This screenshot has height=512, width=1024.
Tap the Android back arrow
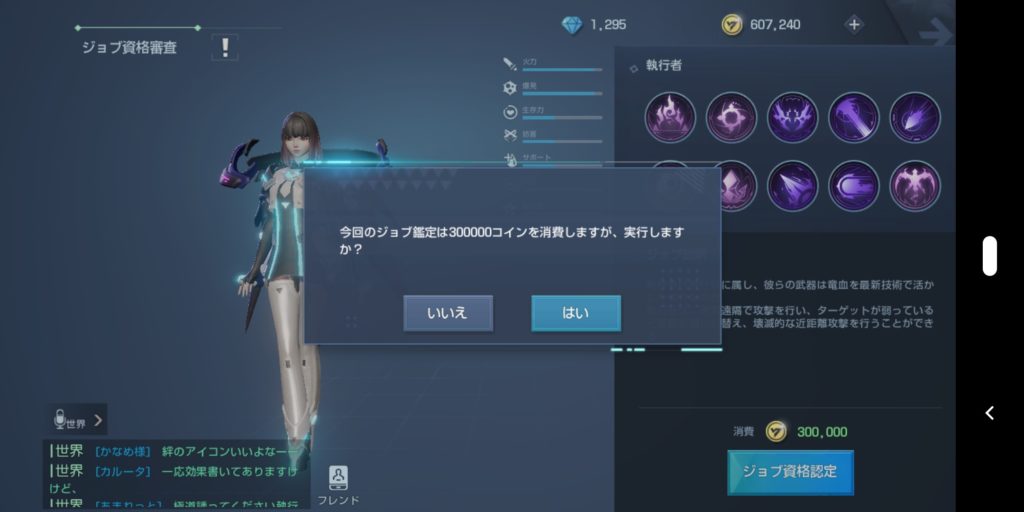tap(989, 413)
